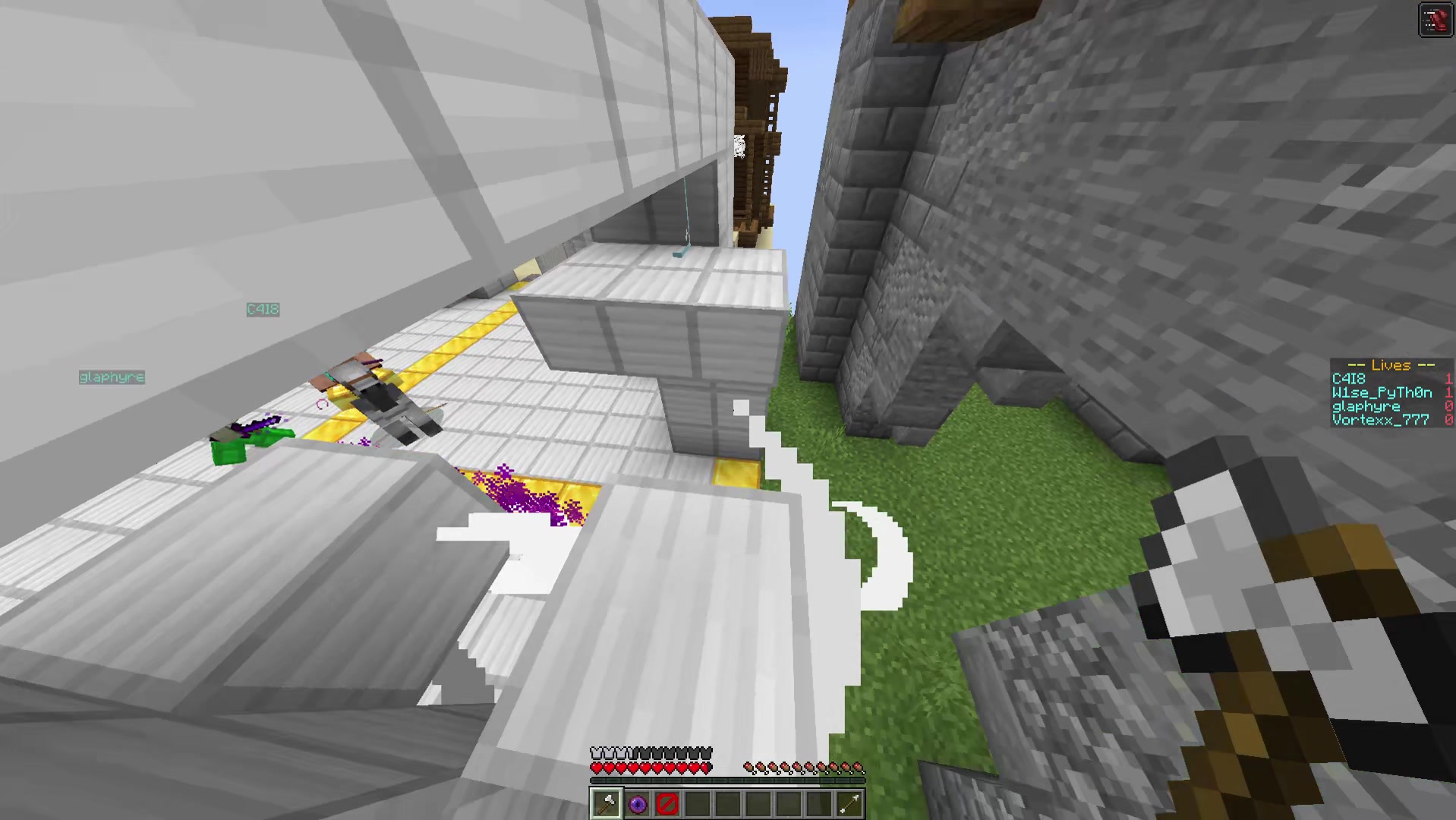Click the experience bar above the hotbar
This screenshot has width=1456, height=820.
pyautogui.click(x=725, y=781)
